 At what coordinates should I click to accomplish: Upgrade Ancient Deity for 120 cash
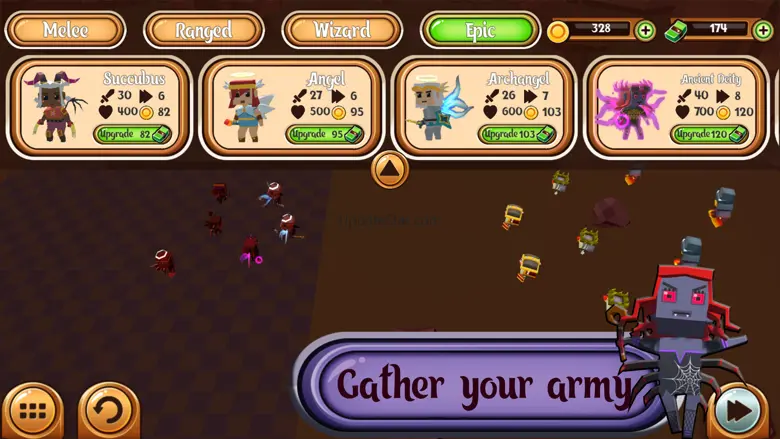click(709, 134)
